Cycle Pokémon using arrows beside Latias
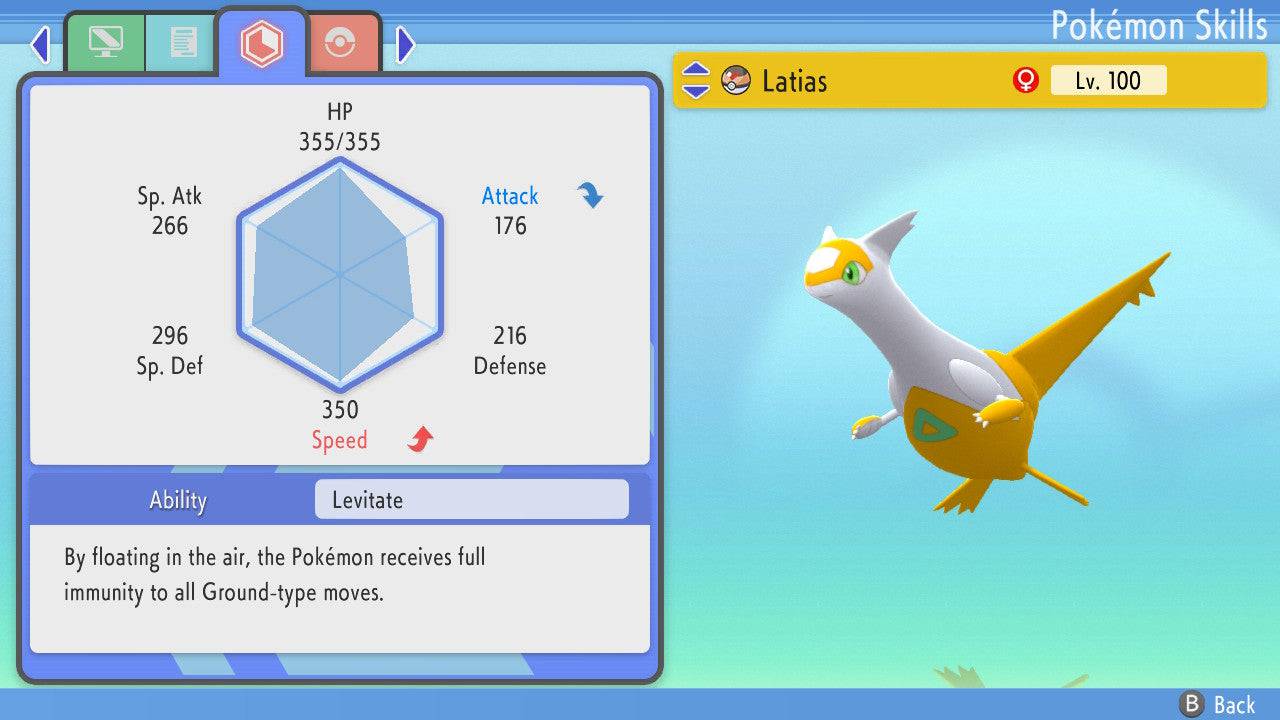This screenshot has width=1280, height=720. pyautogui.click(x=695, y=81)
